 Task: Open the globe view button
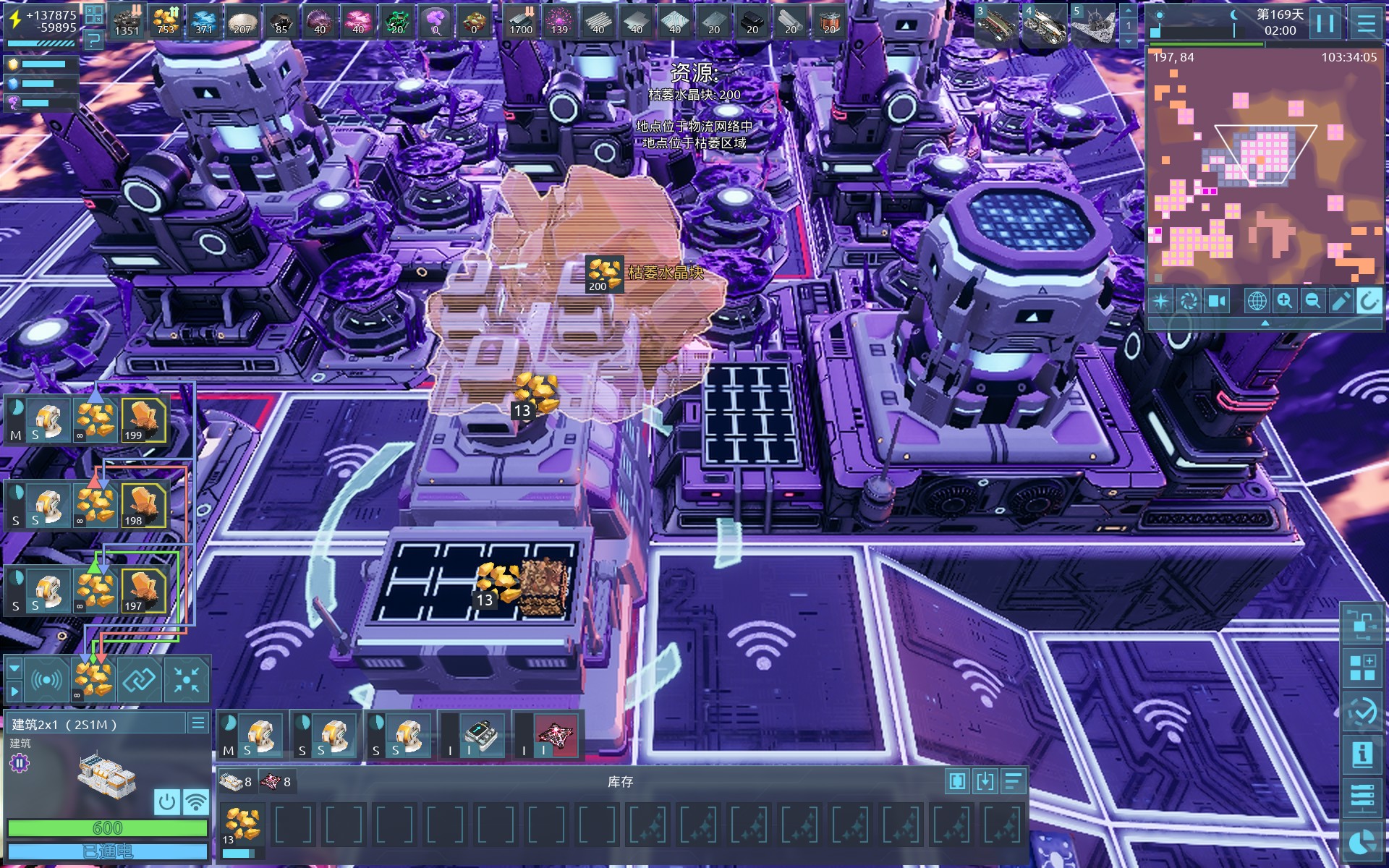tap(1257, 301)
